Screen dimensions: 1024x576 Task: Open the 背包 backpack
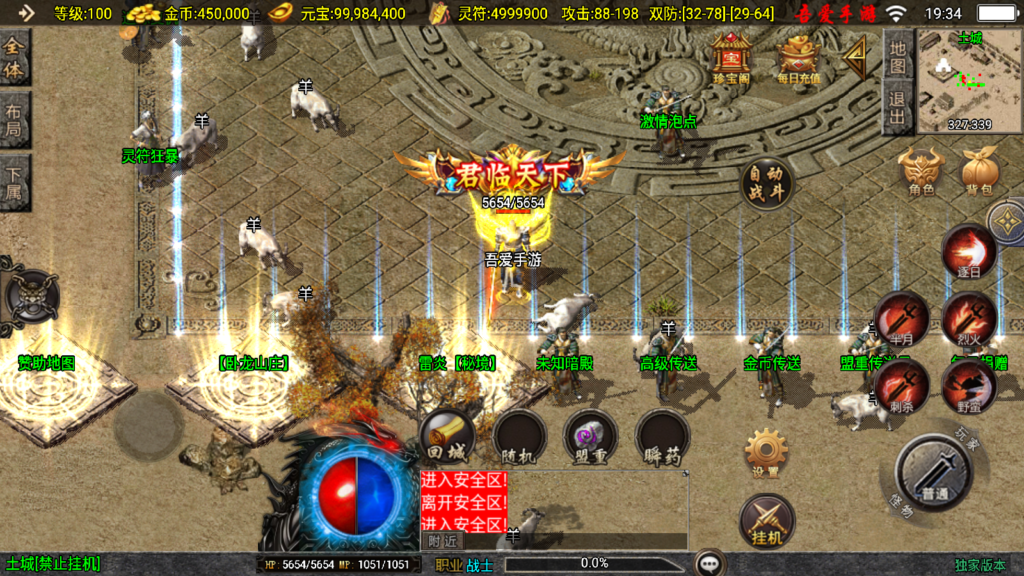click(x=979, y=171)
